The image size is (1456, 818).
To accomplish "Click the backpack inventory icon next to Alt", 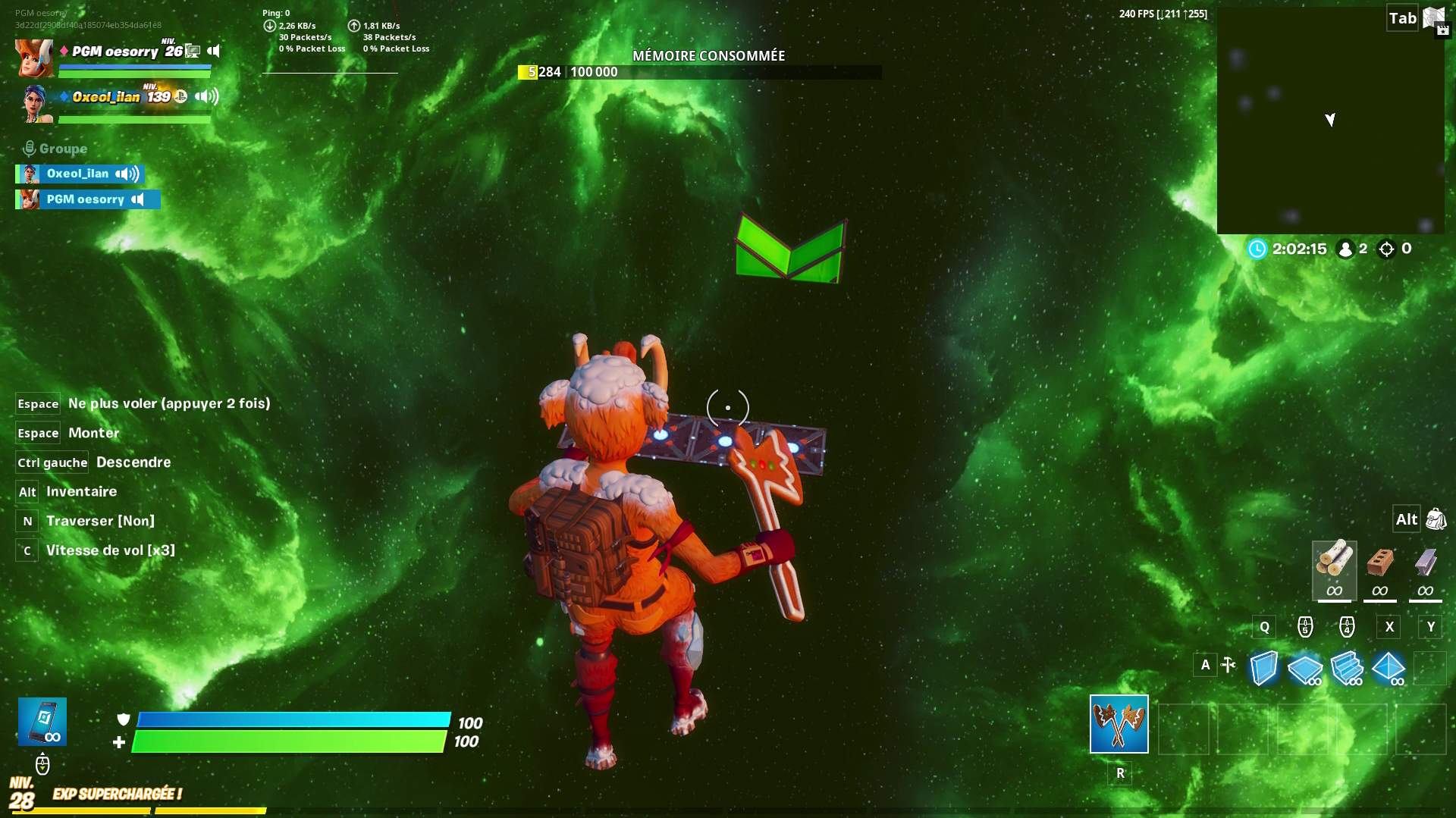I will click(x=1436, y=519).
